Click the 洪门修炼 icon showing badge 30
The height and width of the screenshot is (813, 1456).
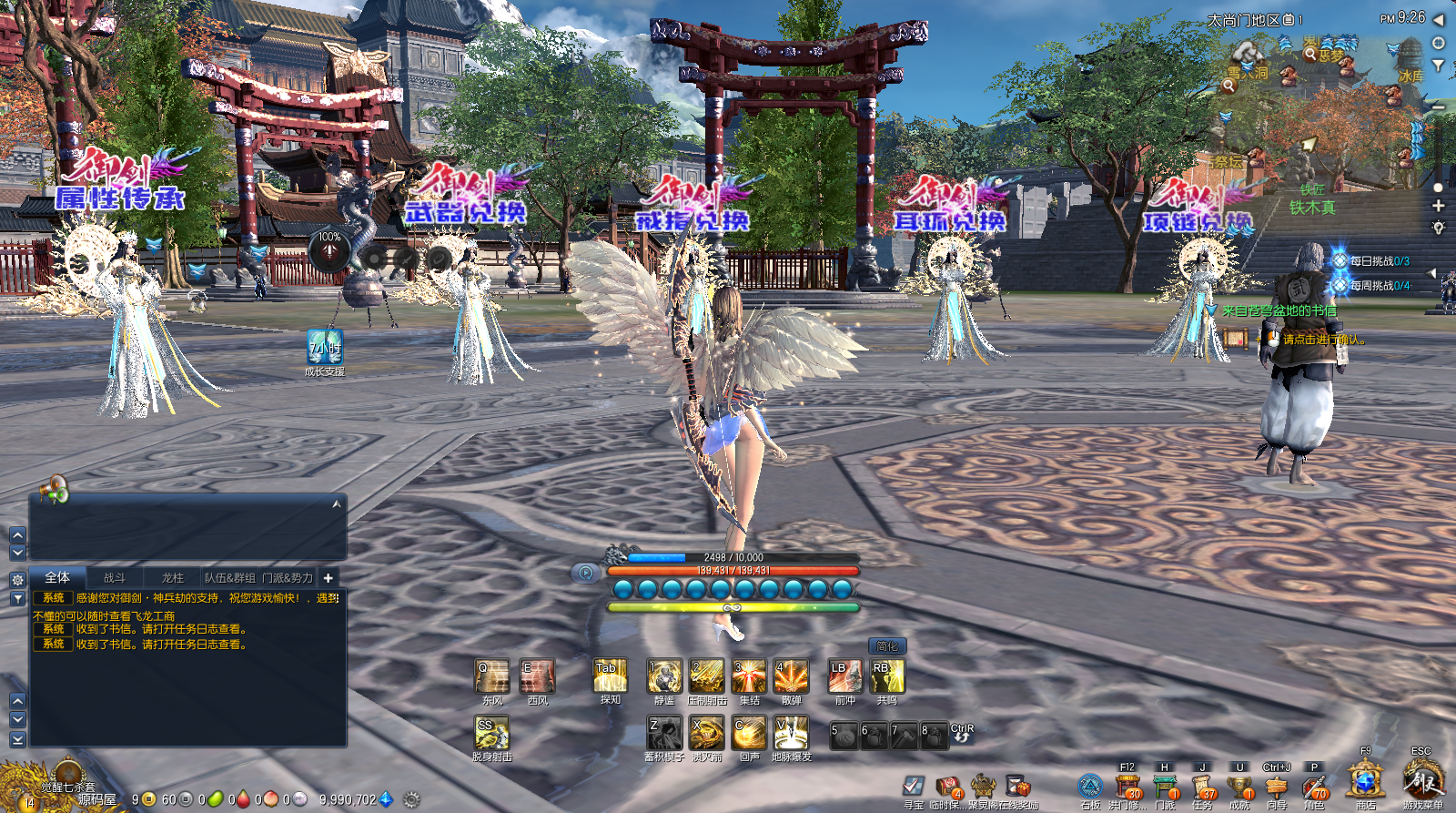click(x=1128, y=785)
